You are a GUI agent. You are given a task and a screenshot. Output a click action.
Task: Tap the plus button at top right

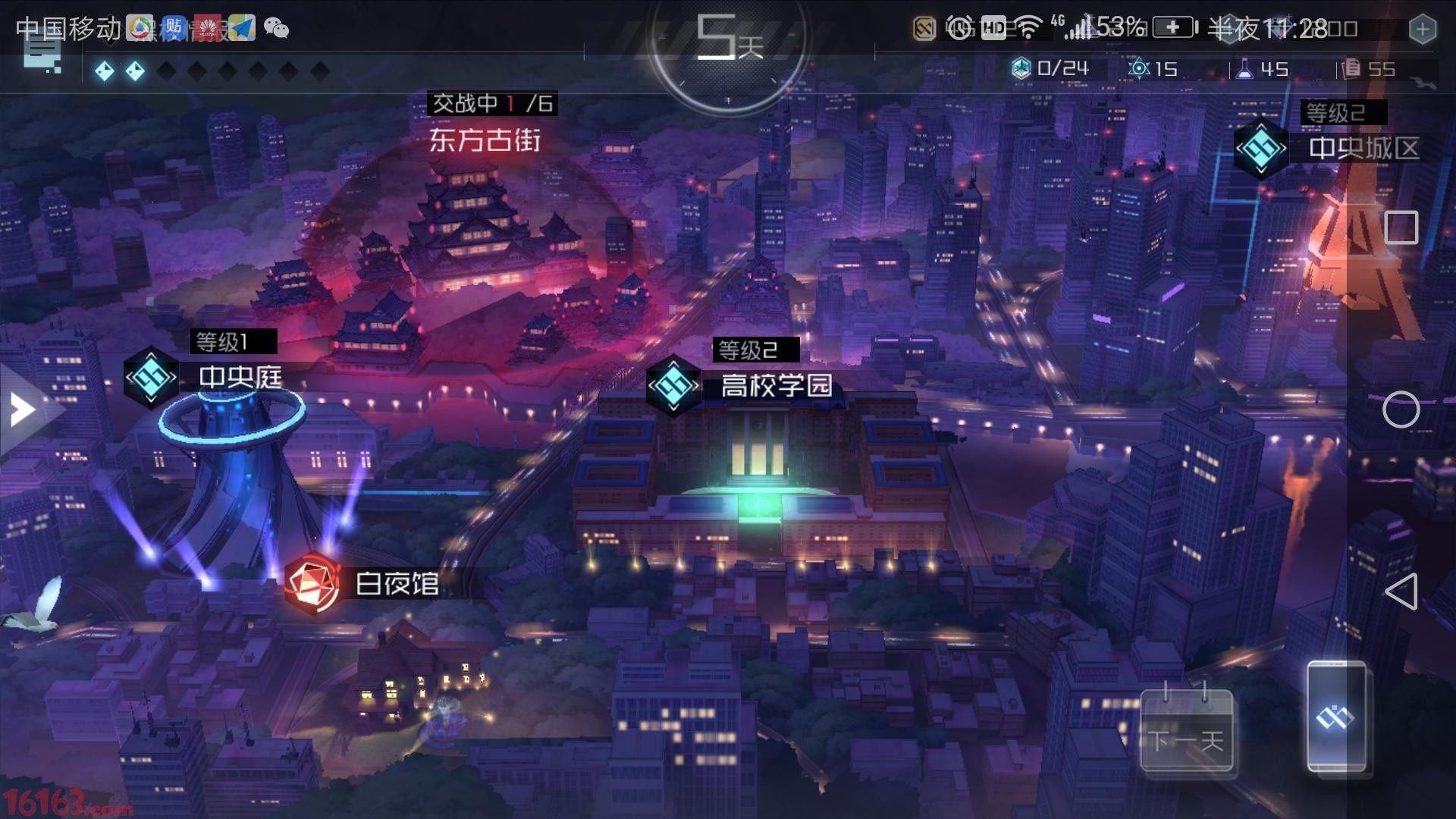click(x=1423, y=30)
